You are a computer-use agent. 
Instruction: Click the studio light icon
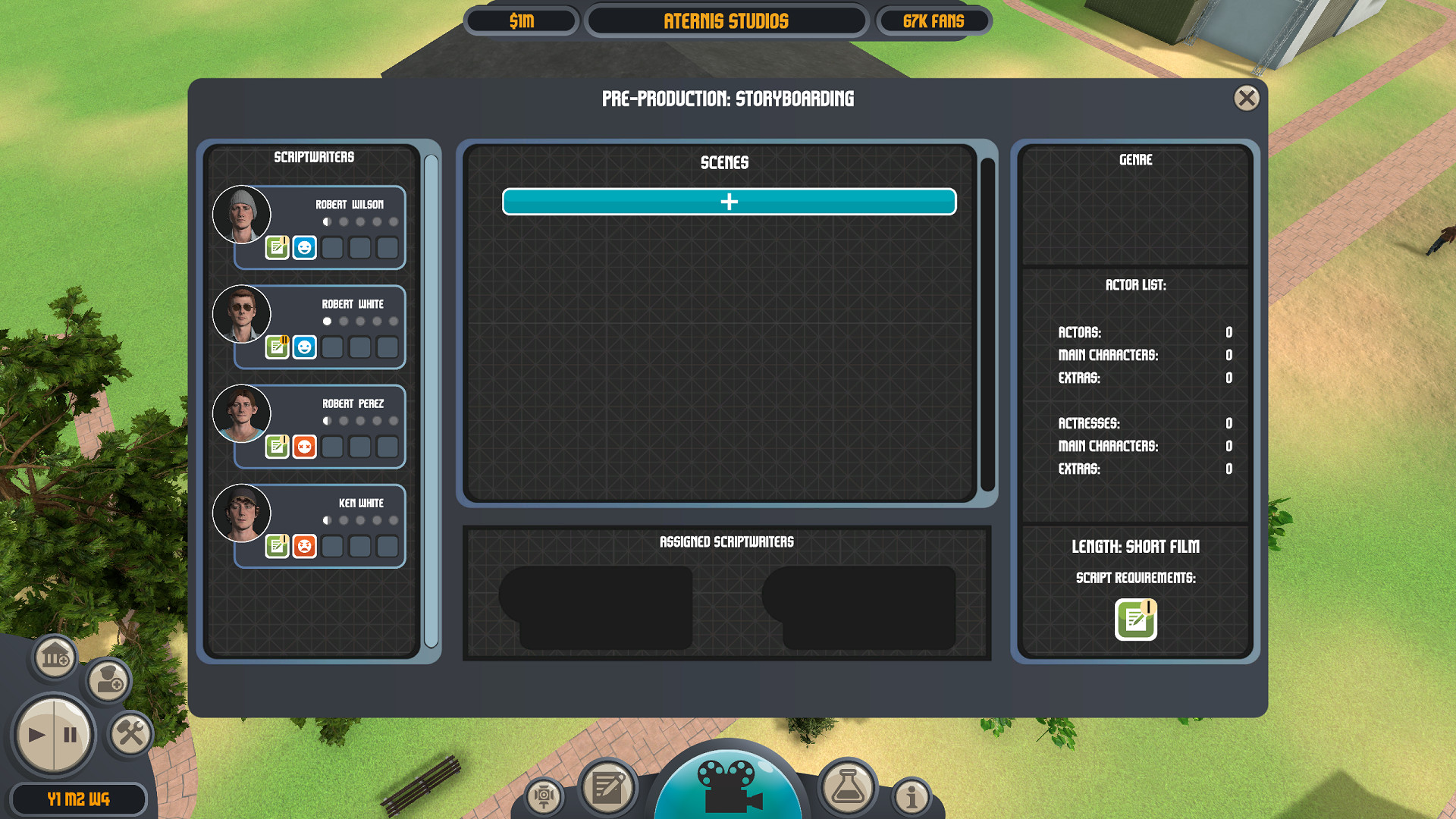(x=543, y=796)
